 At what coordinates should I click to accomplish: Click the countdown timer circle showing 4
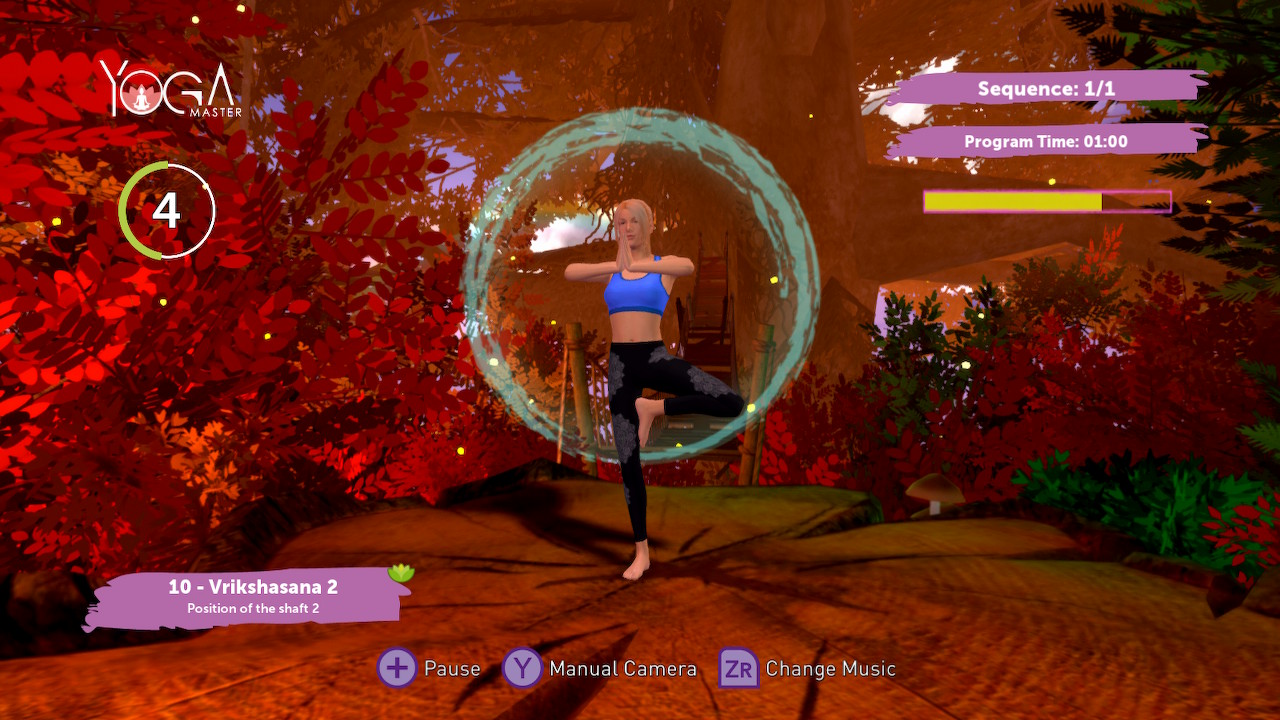(x=166, y=212)
